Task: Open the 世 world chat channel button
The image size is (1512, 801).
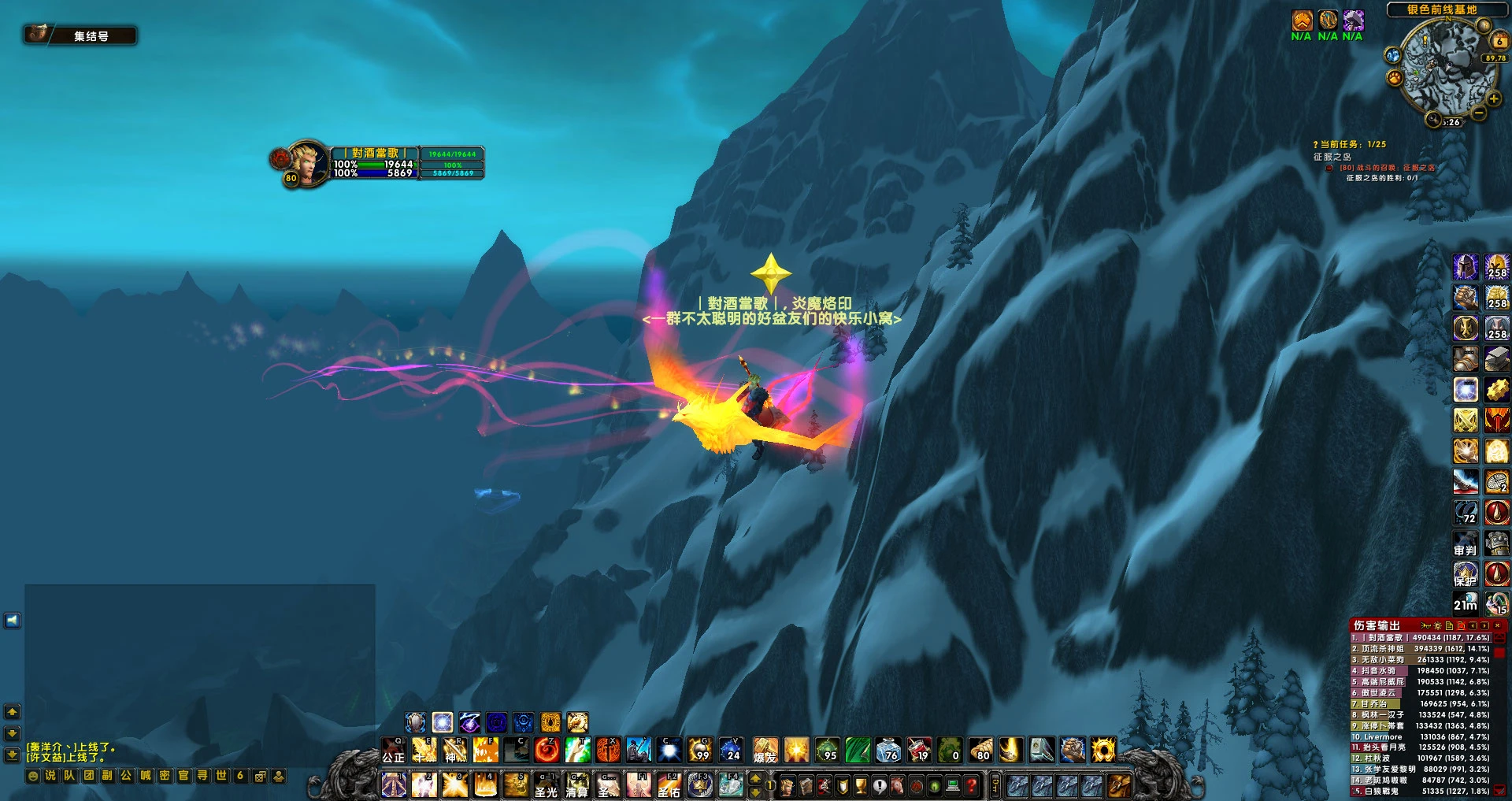Action: [221, 776]
